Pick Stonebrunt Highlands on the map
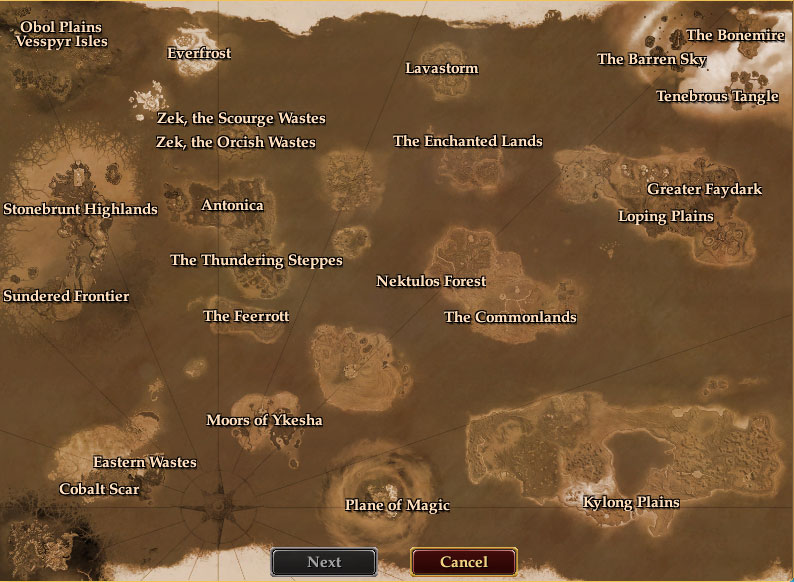794x582 pixels. coord(80,210)
